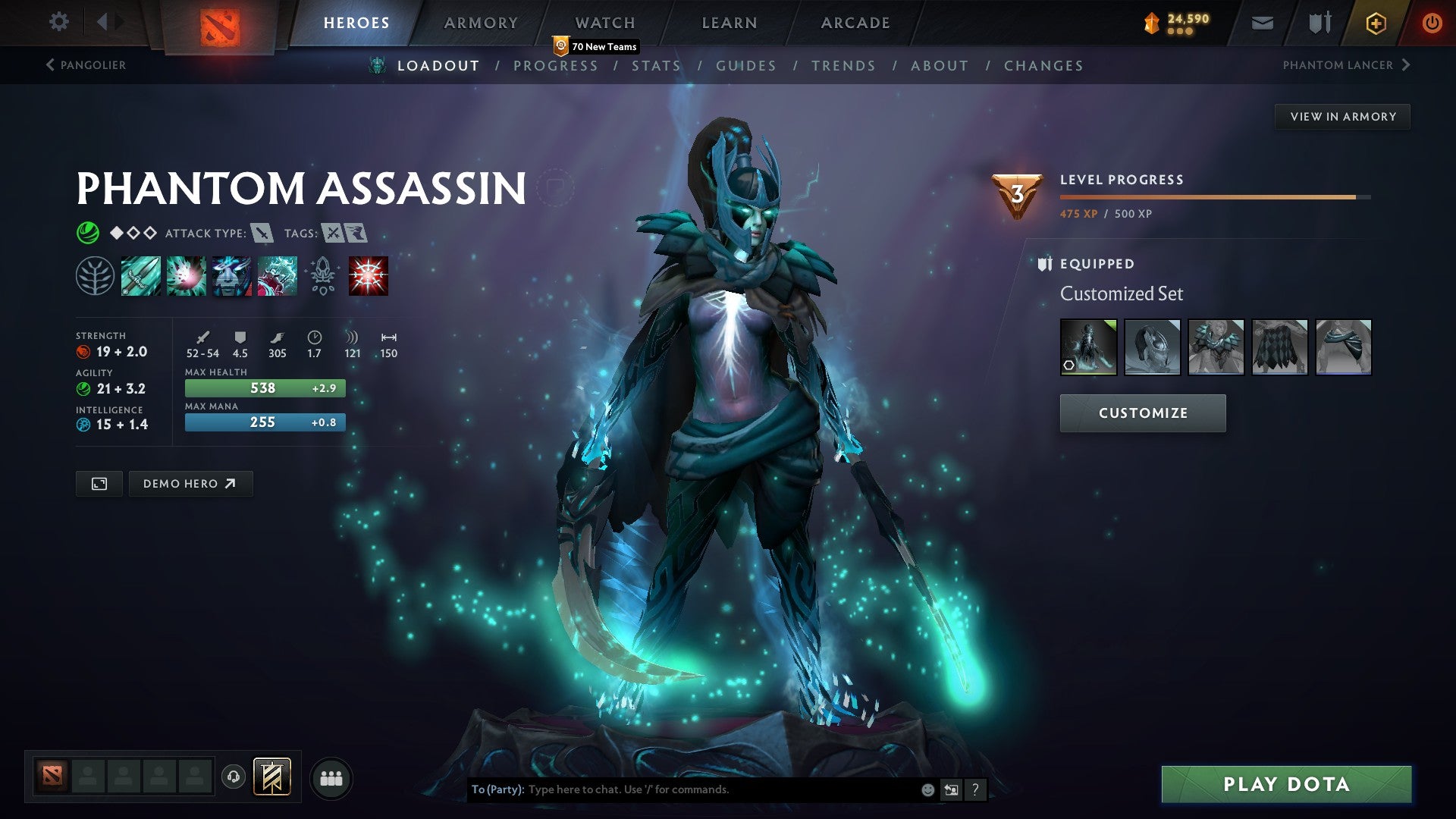This screenshot has height=819, width=1456.
Task: Select the Stifling Dagger ability icon
Action: (141, 275)
